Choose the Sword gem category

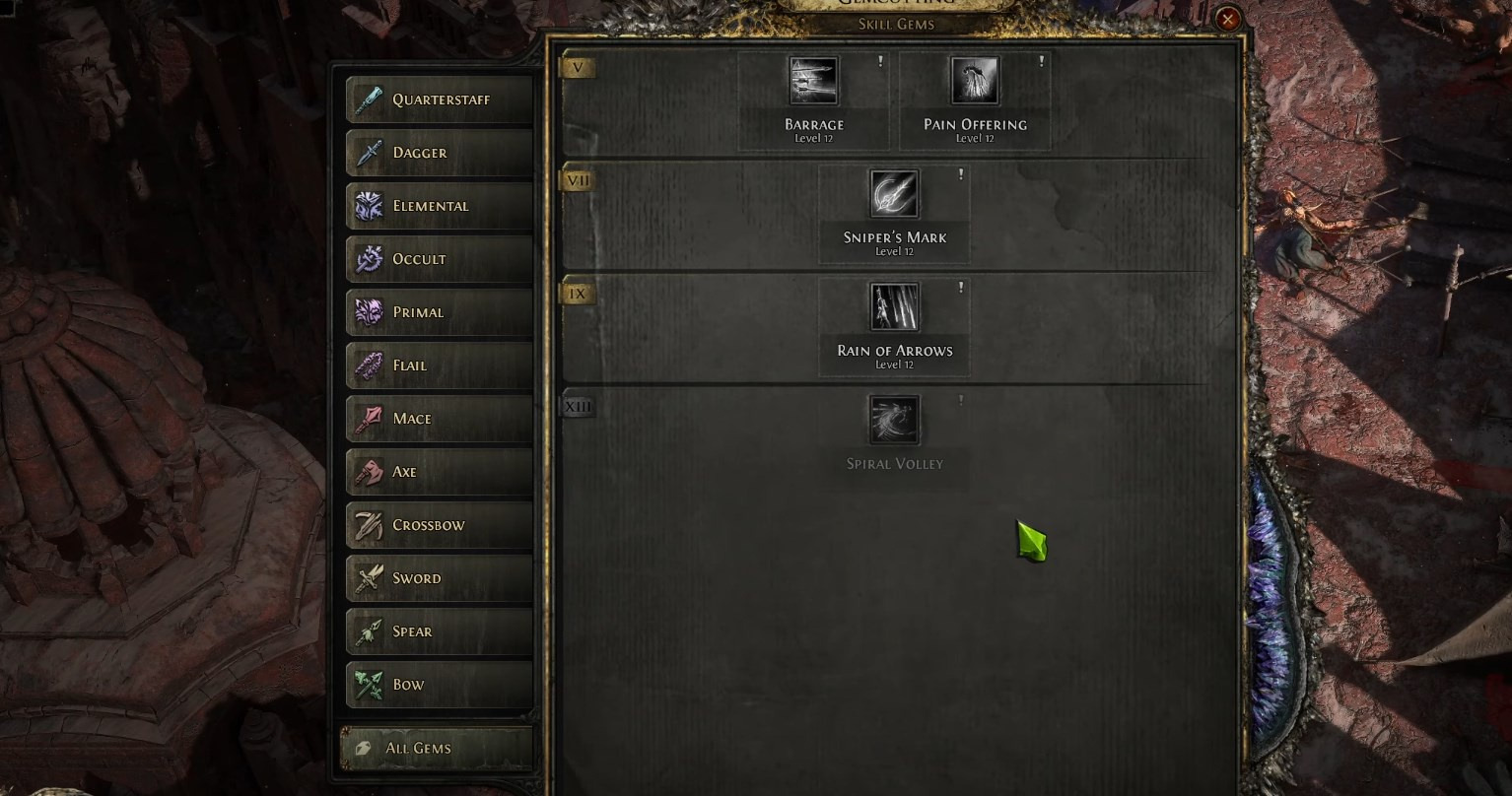click(440, 578)
